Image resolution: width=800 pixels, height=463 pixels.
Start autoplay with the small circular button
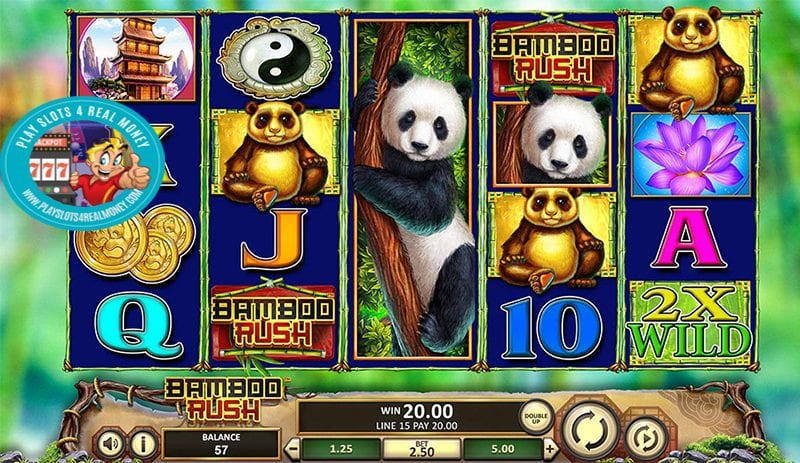coord(646,437)
